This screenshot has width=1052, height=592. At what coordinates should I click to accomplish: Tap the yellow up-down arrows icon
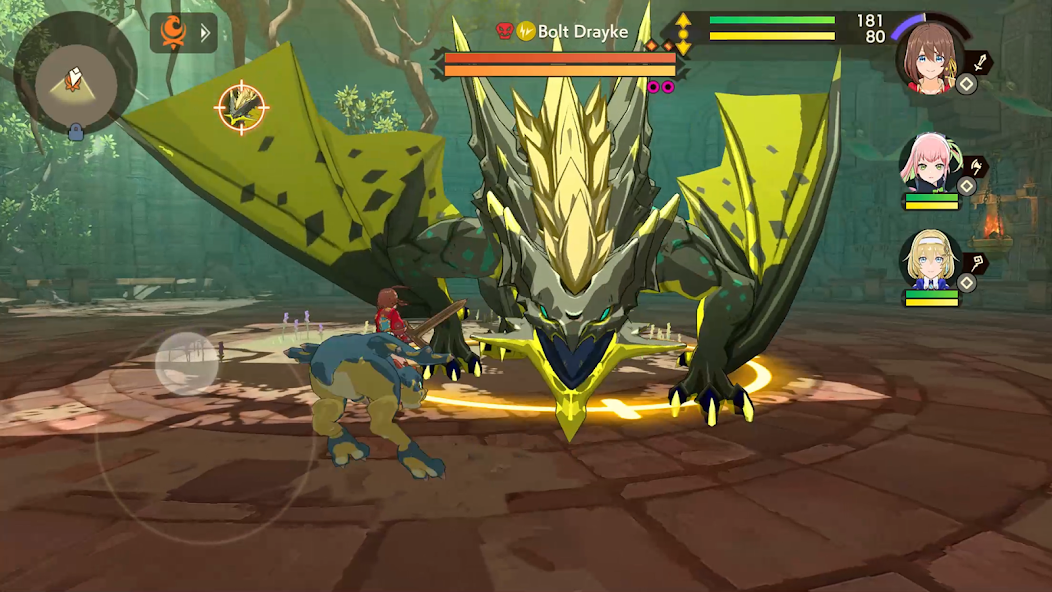pyautogui.click(x=684, y=33)
